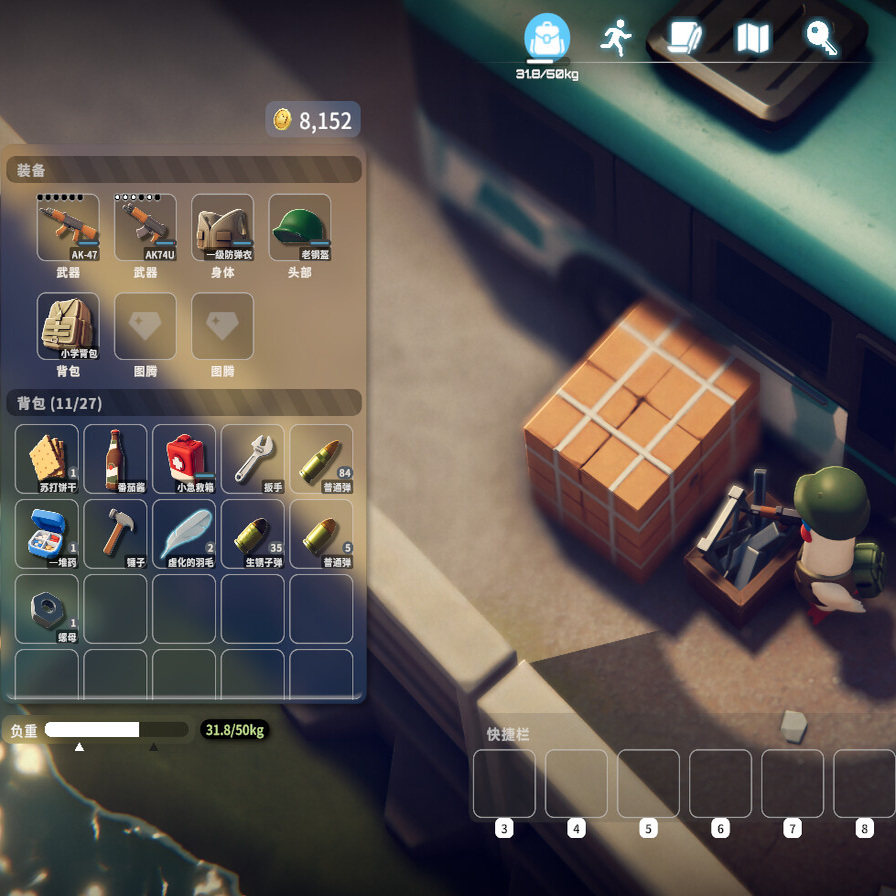Pick the blue feather item
The width and height of the screenshot is (896, 896).
tap(184, 534)
